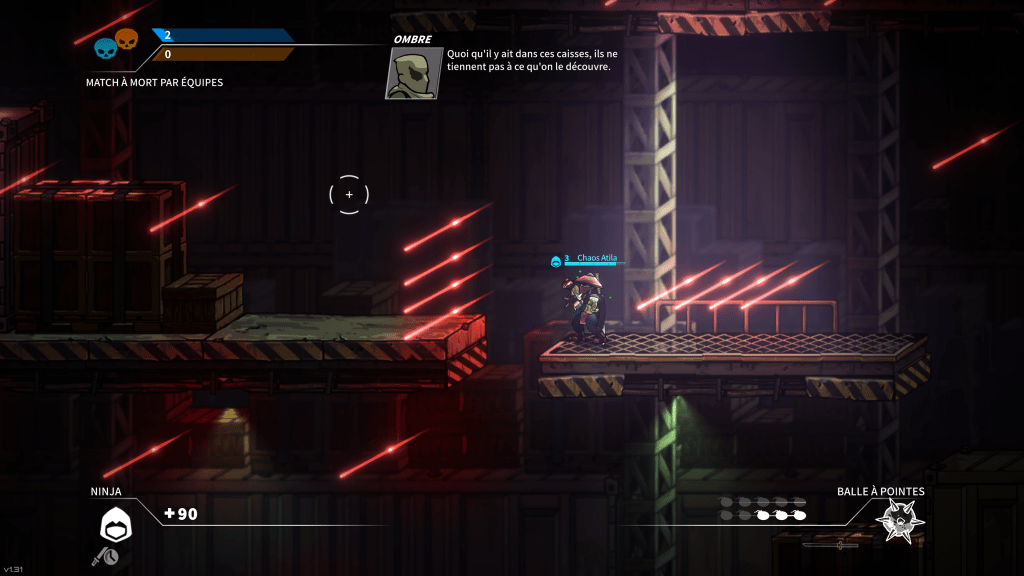Image resolution: width=1024 pixels, height=576 pixels.
Task: Click the Ninja class hood icon
Action: click(x=115, y=523)
